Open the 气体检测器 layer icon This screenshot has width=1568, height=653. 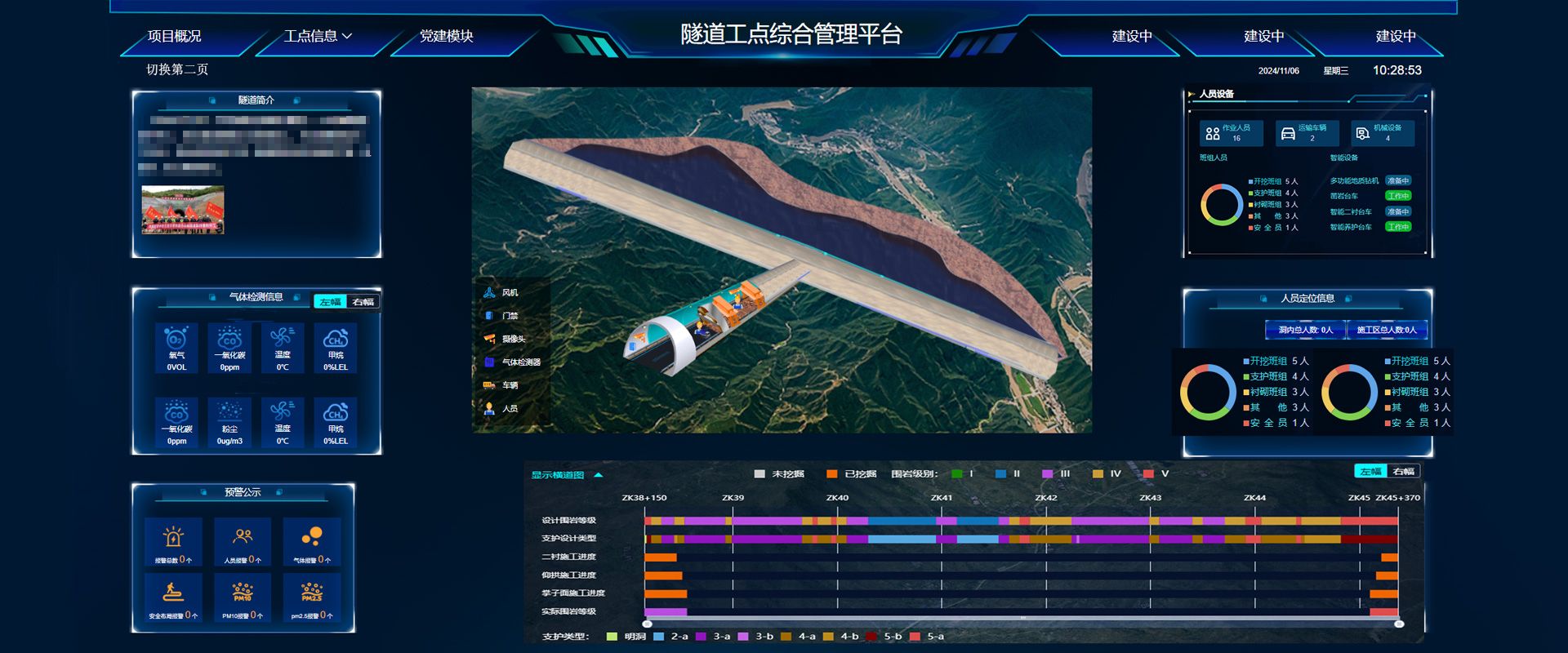(x=488, y=360)
